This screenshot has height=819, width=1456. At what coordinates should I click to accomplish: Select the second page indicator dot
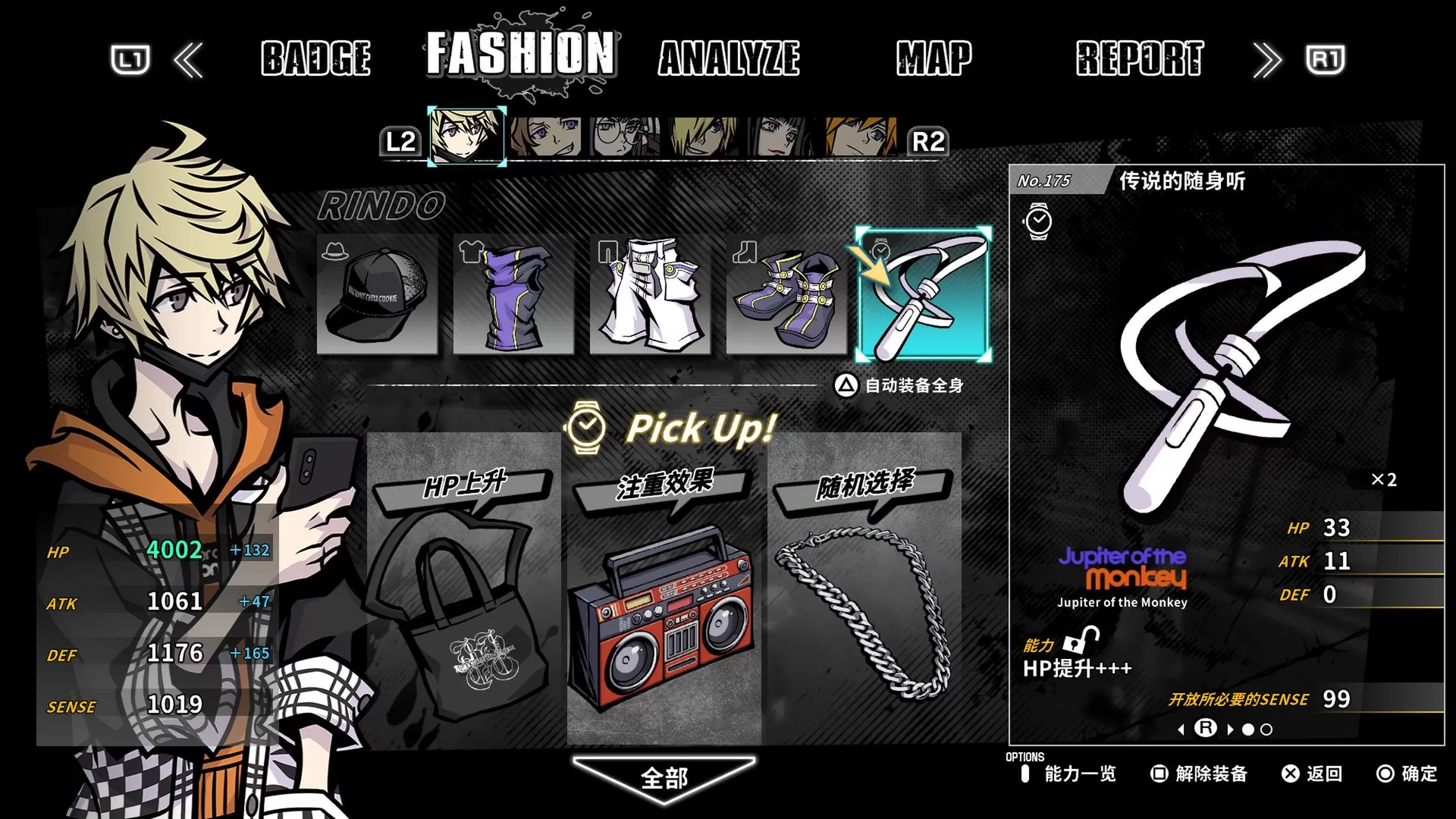coord(1266,729)
